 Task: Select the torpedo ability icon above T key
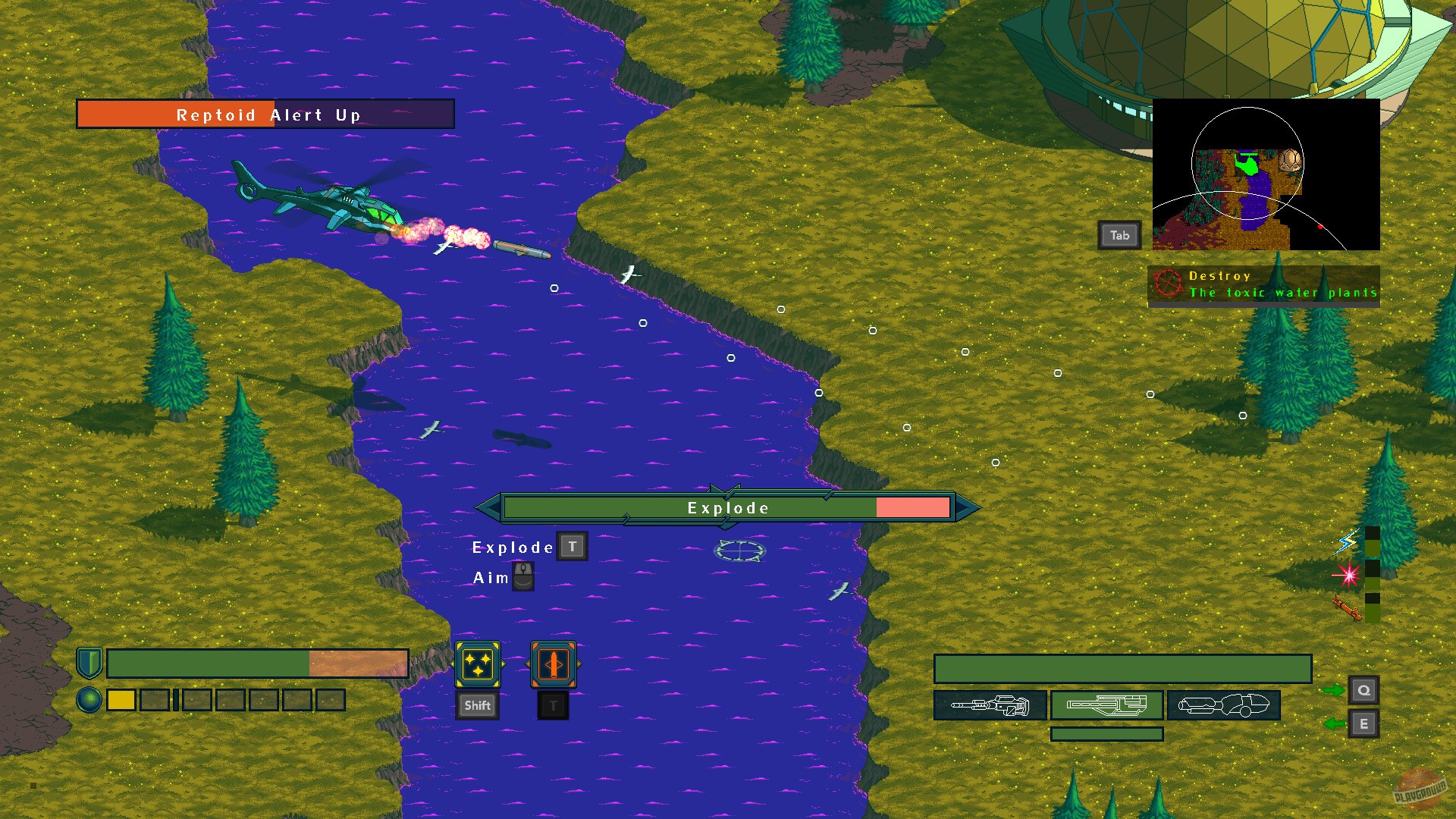click(554, 666)
